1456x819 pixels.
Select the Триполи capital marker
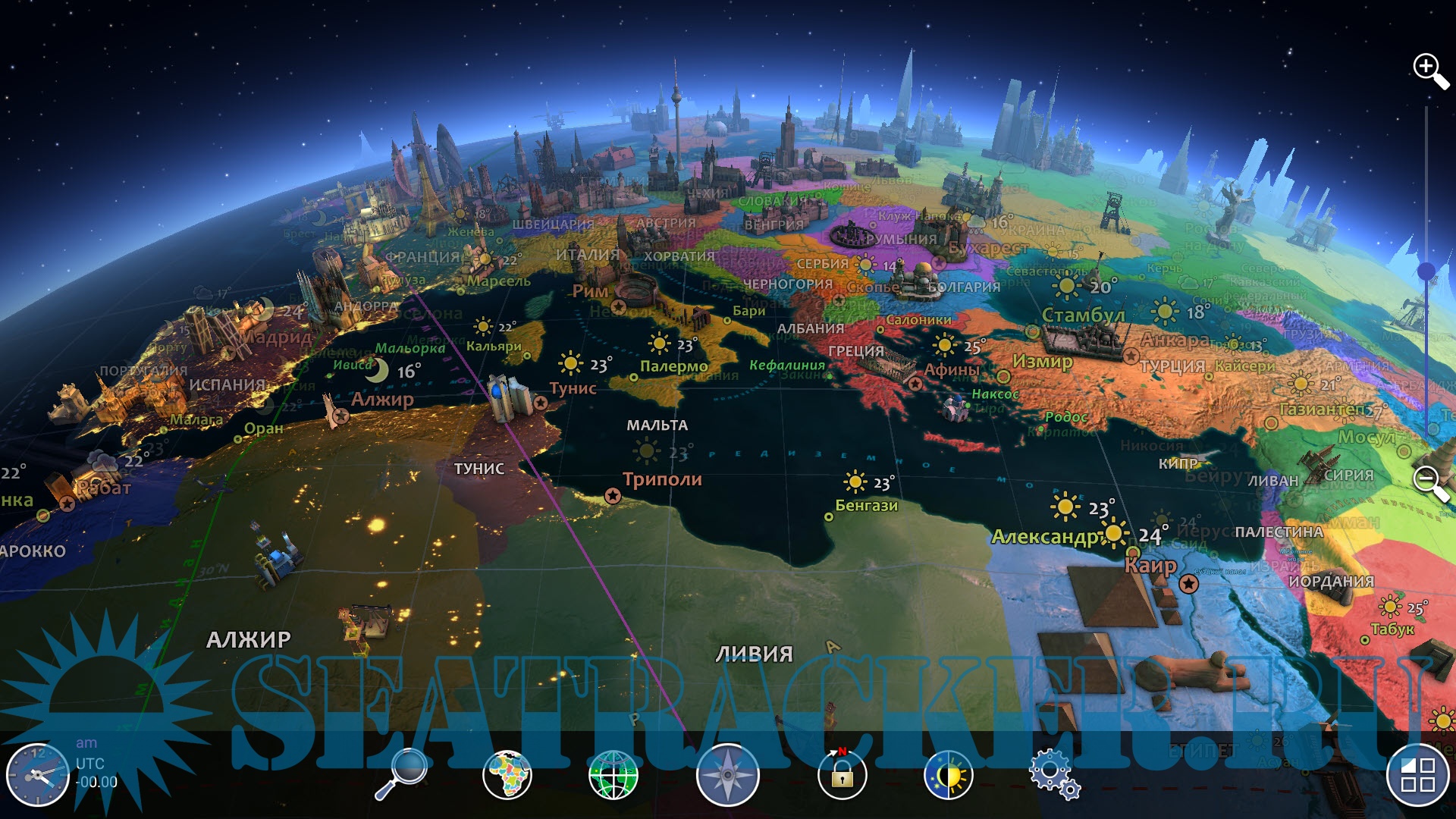pyautogui.click(x=613, y=496)
